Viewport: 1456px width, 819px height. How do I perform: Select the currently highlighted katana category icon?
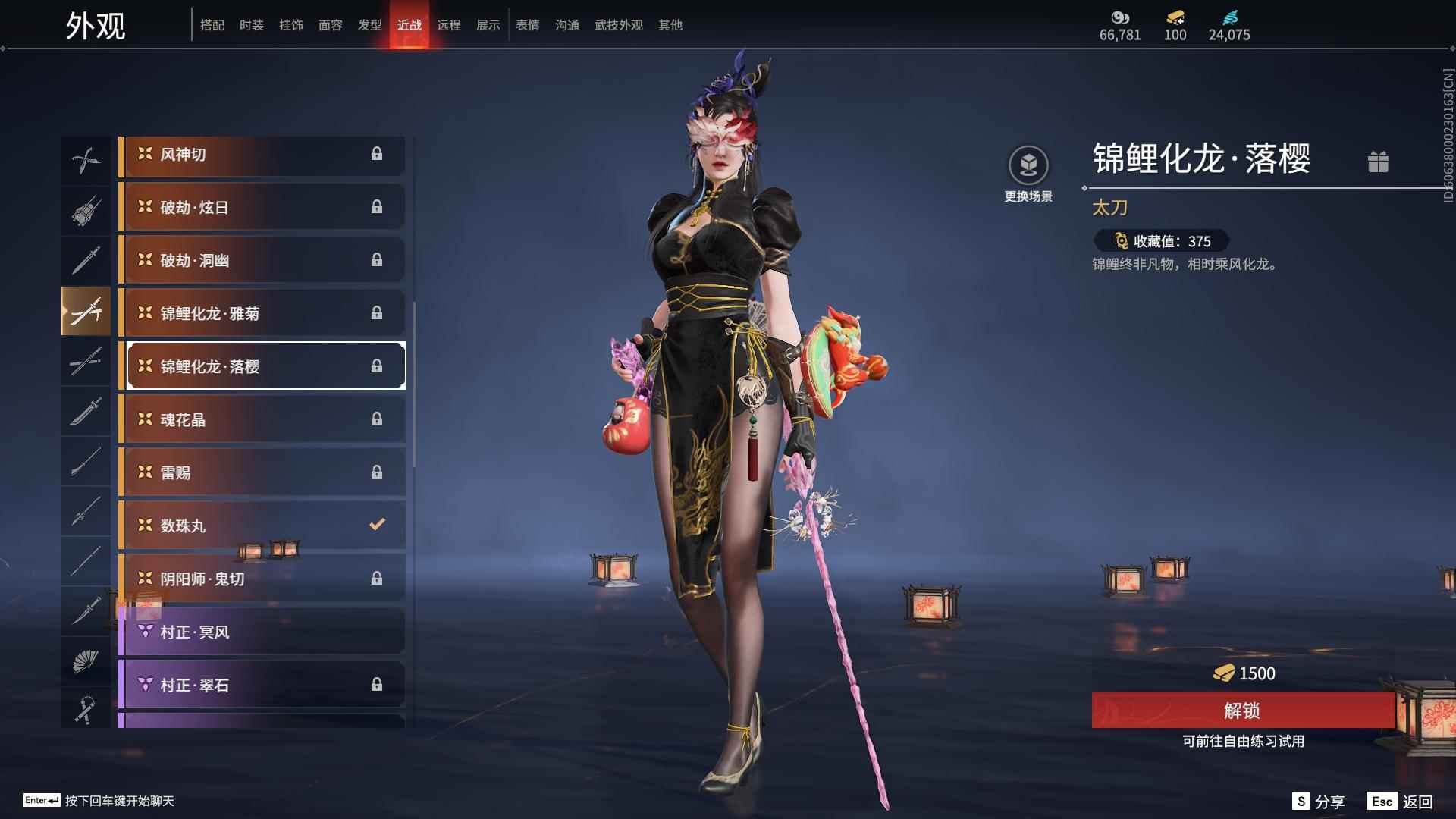point(86,311)
